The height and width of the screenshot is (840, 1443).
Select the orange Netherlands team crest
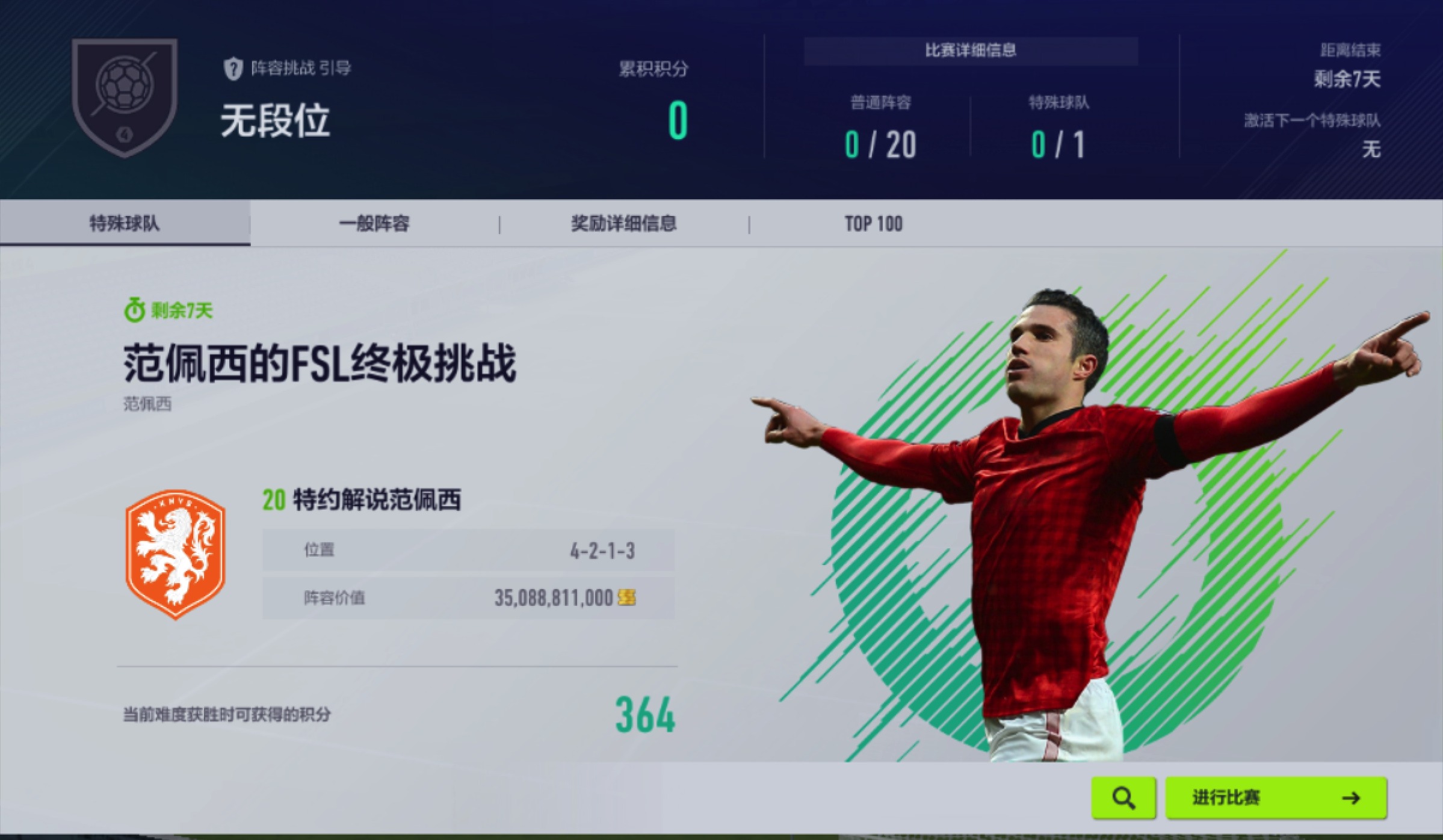(175, 554)
